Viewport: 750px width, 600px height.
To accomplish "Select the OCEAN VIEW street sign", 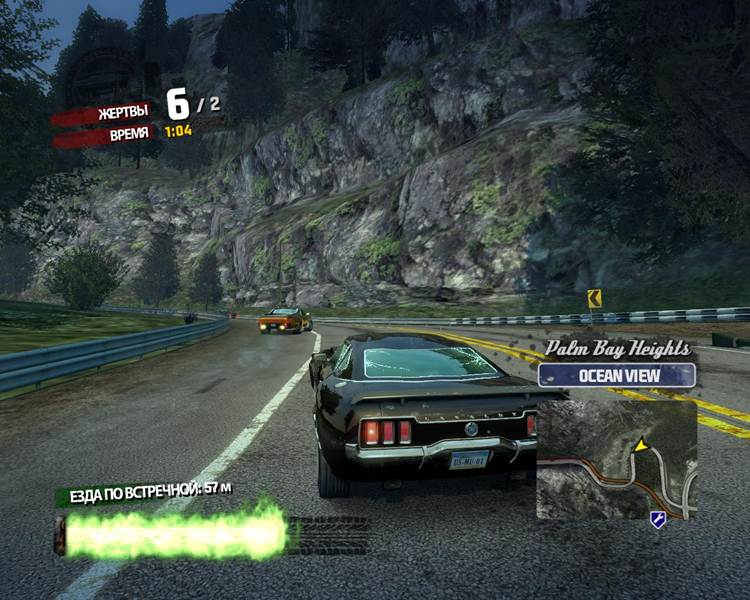I will click(616, 376).
